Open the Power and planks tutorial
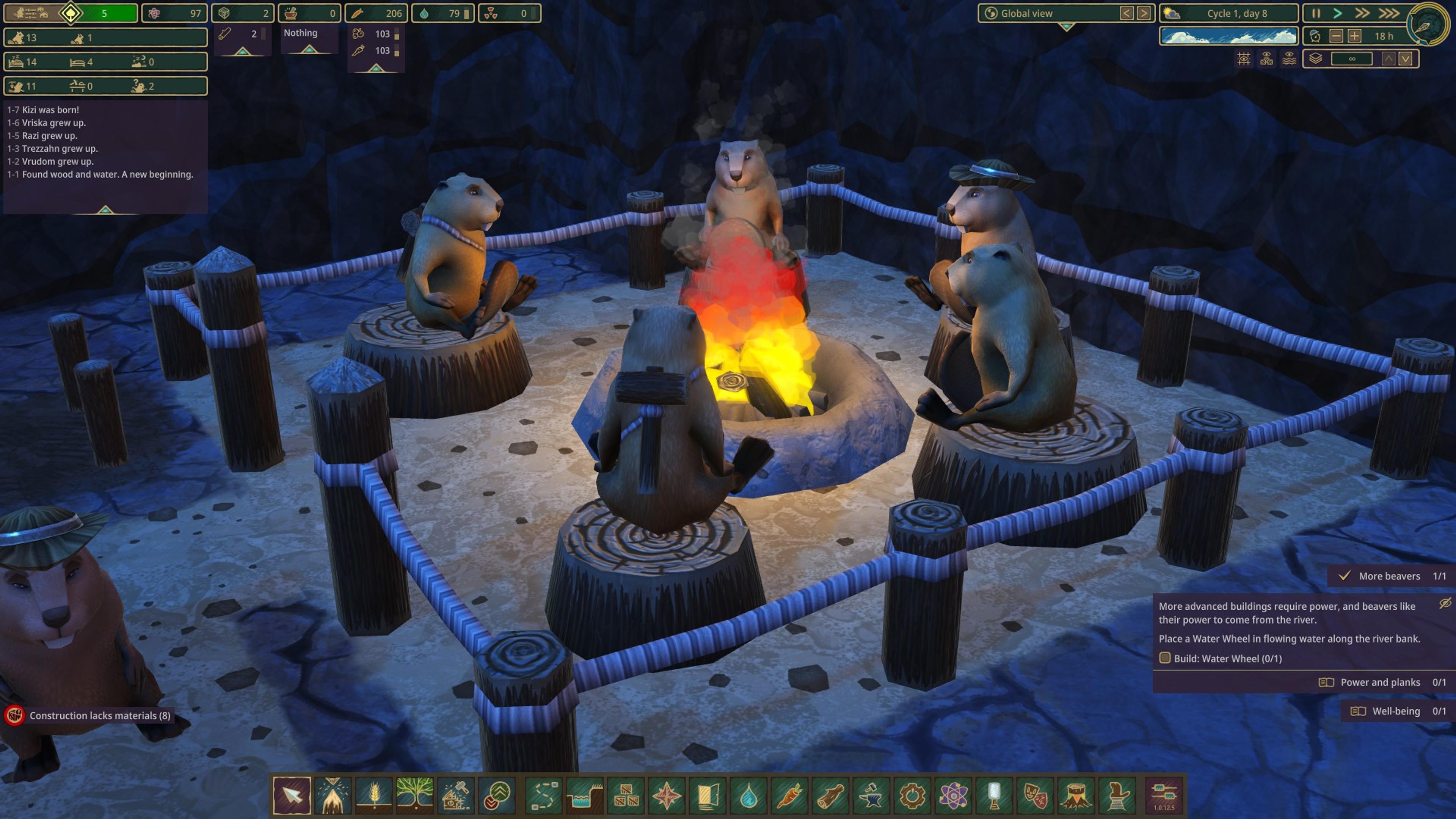This screenshot has width=1456, height=819. (1380, 682)
